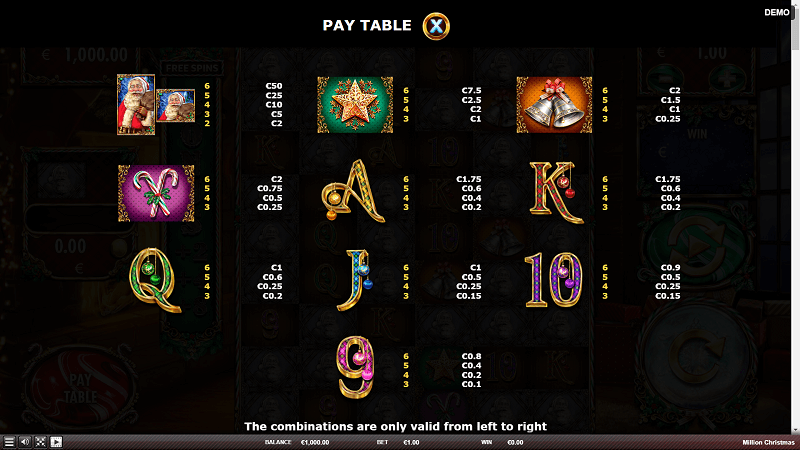Close the pay table with the X button
800x450 pixels.
pos(436,26)
